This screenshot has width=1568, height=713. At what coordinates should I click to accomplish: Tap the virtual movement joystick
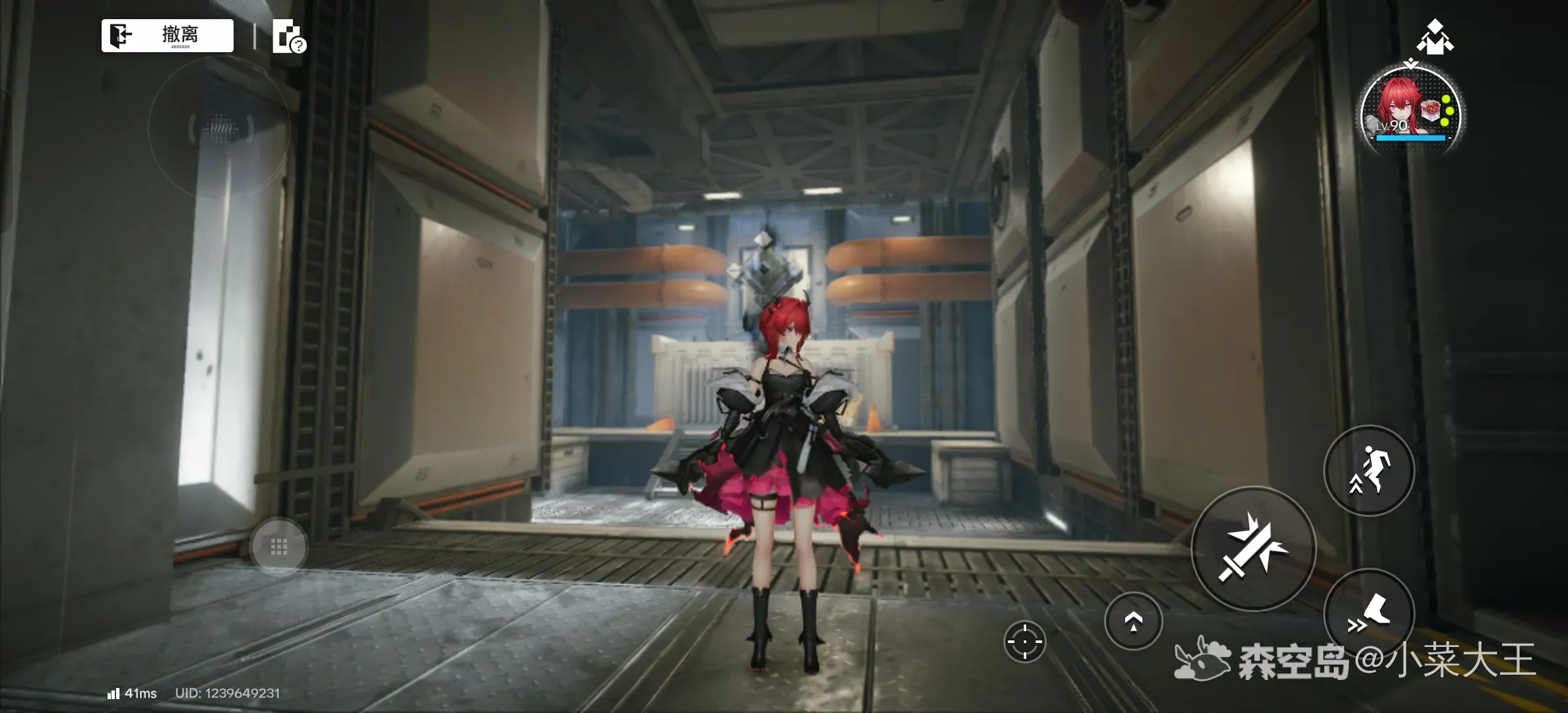pyautogui.click(x=220, y=127)
